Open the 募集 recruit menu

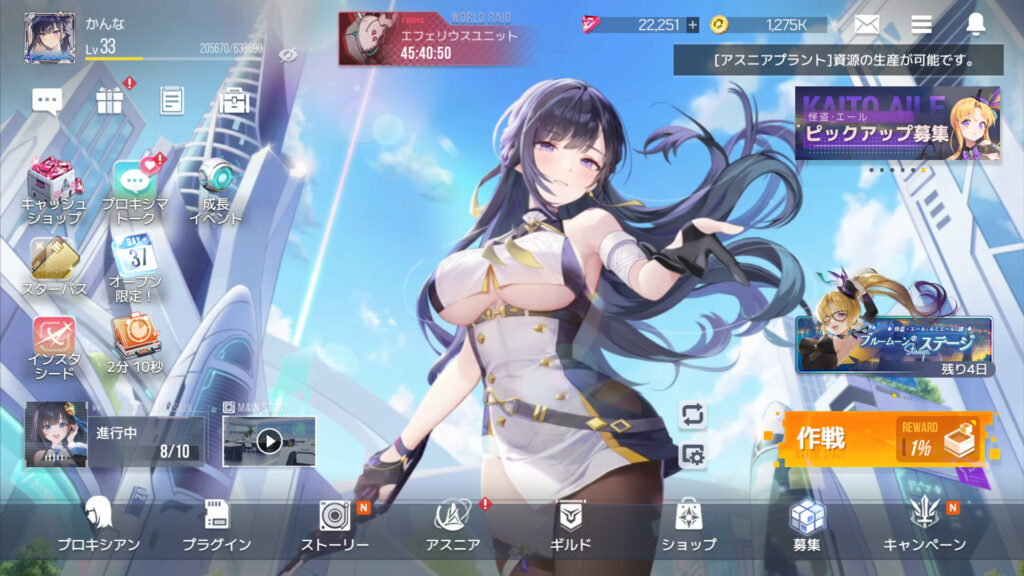(x=806, y=525)
